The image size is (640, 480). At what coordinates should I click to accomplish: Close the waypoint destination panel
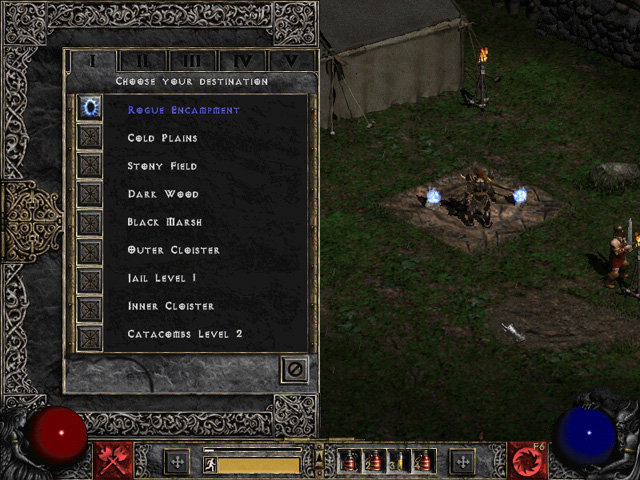click(294, 369)
